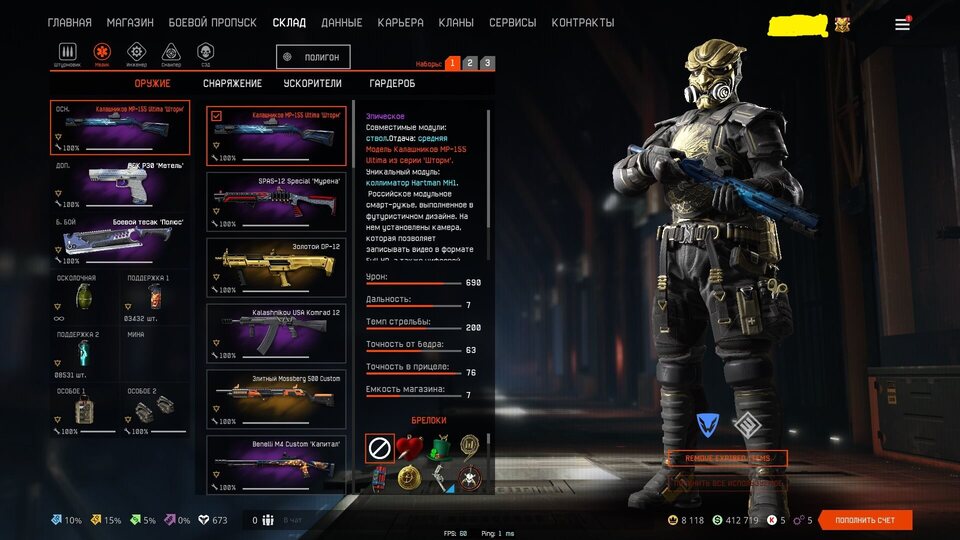Show the ГАРДЕРОБ tab
This screenshot has width=960, height=540.
pos(392,84)
